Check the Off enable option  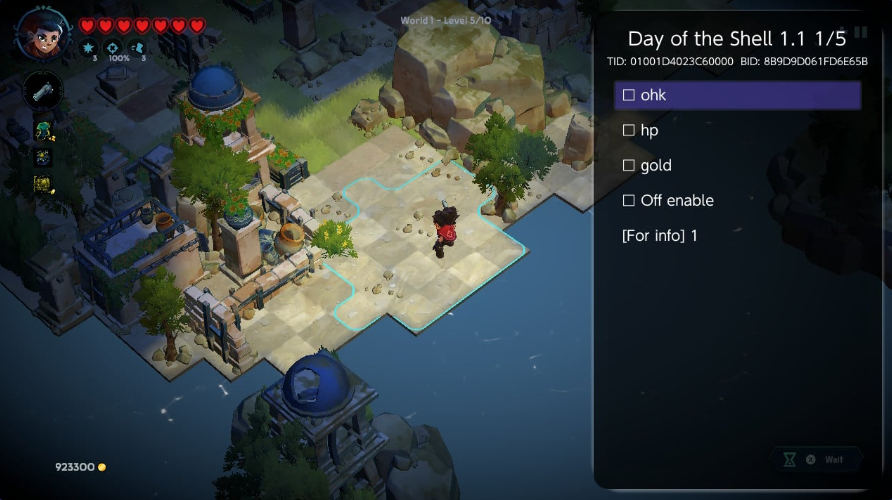629,200
